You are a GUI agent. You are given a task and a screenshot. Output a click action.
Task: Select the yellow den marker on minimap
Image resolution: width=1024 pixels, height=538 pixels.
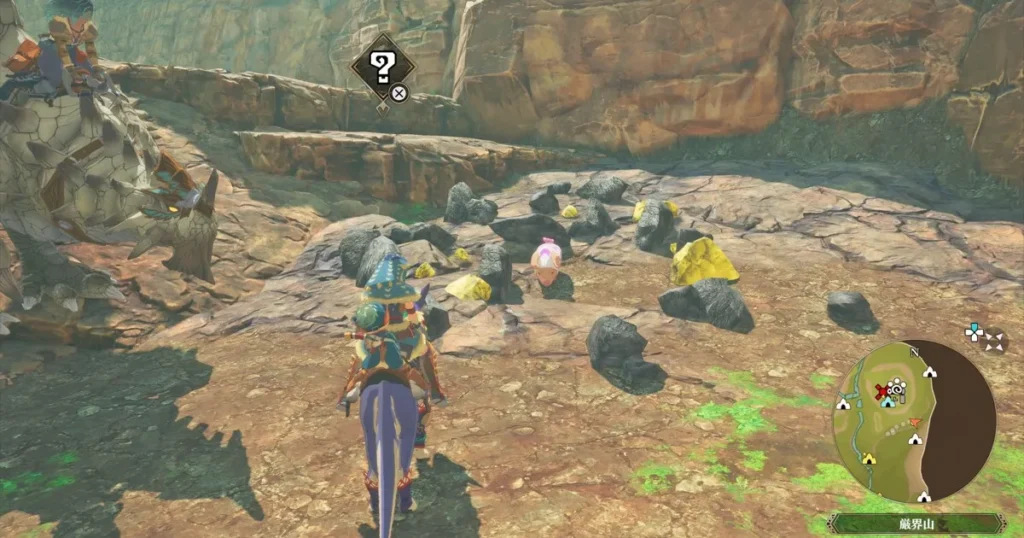[x=869, y=459]
